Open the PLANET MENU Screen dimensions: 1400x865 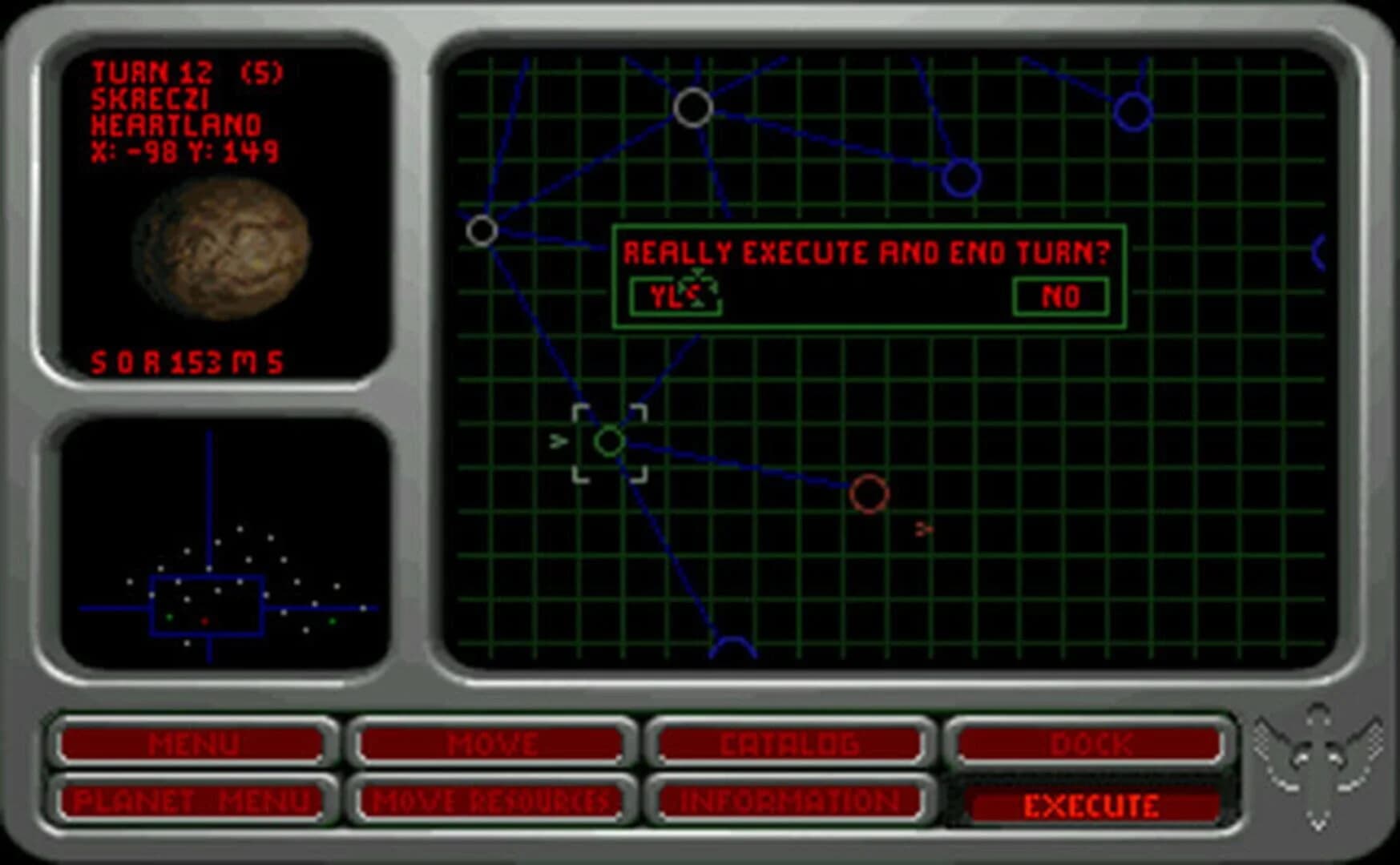195,799
